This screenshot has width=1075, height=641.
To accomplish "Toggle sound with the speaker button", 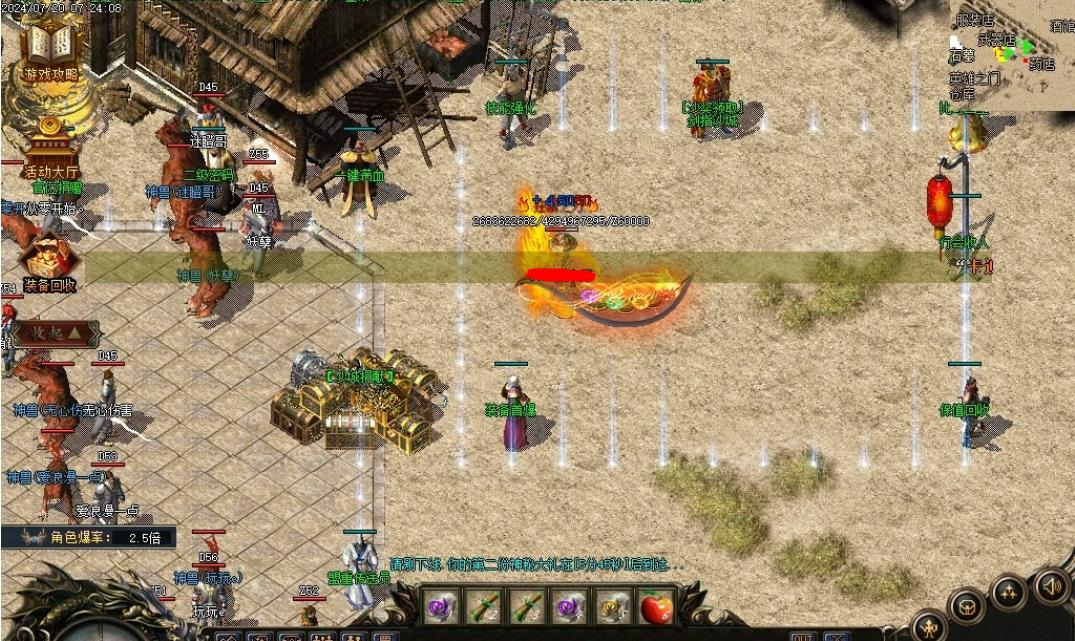I will click(1051, 585).
